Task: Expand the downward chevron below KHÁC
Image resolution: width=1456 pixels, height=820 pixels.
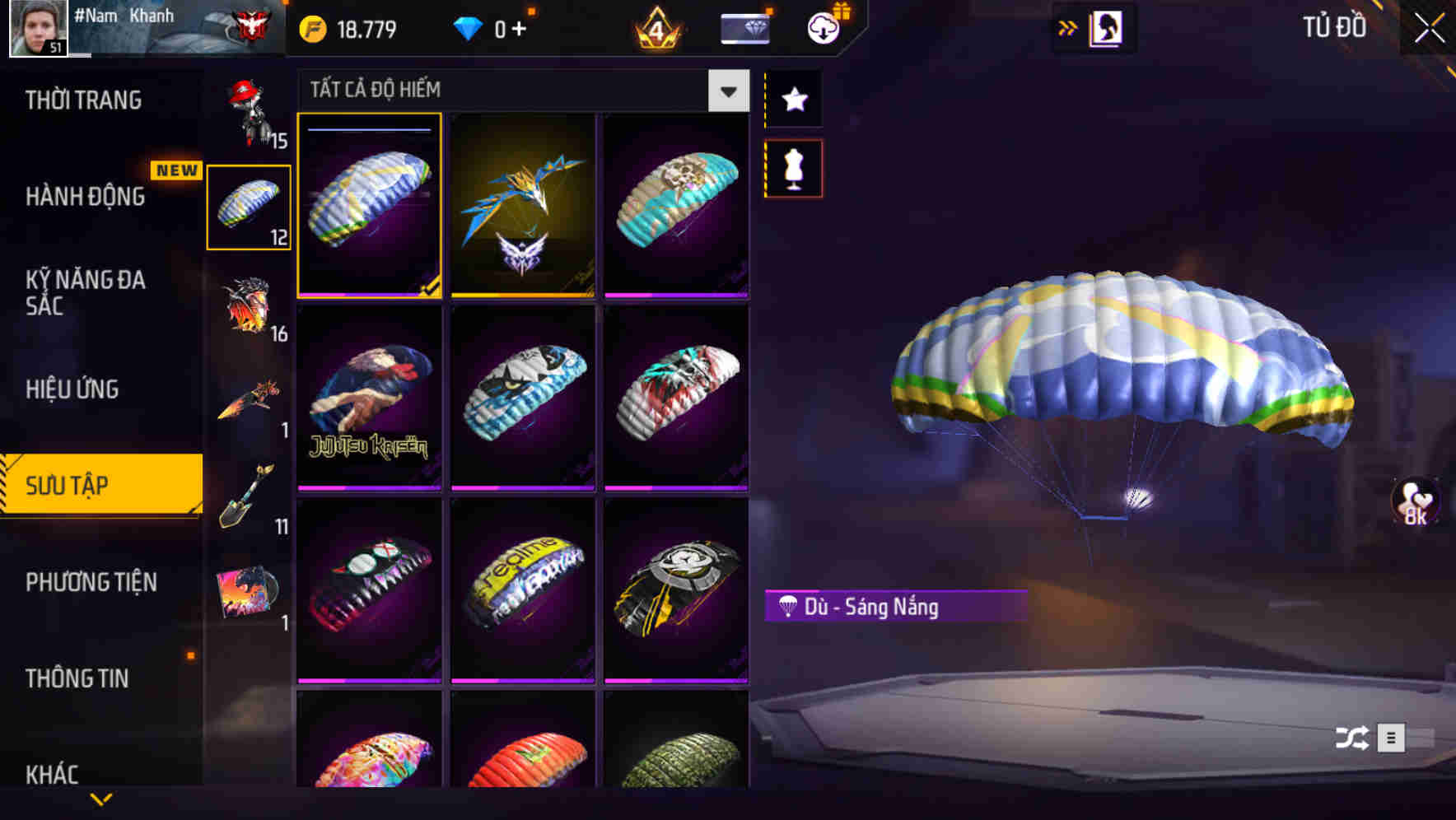Action: coord(100,799)
